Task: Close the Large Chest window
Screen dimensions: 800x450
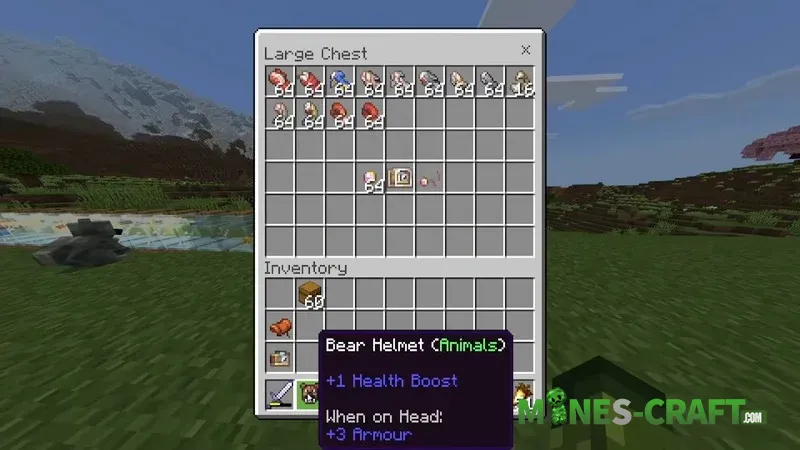Action: [525, 51]
